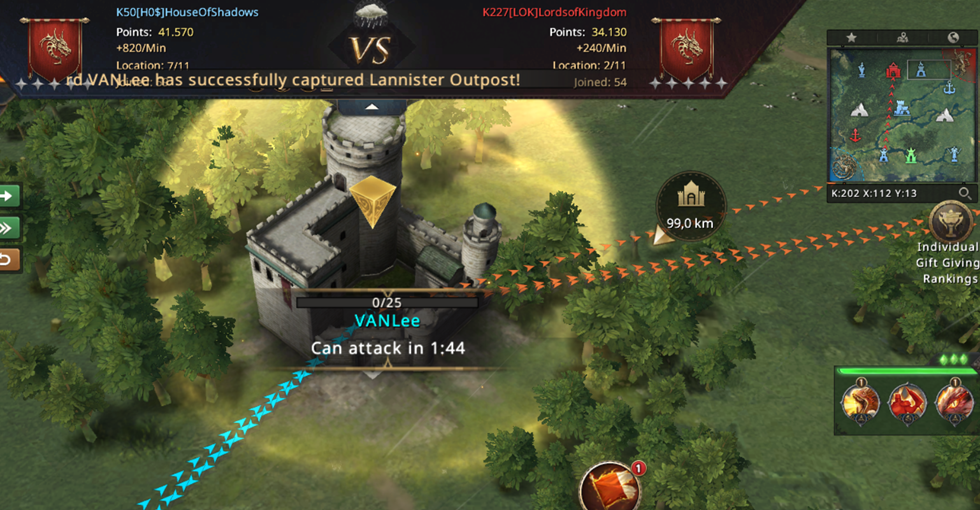This screenshot has width=980, height=510.
Task: Click the HouseOfShadows dragon banner
Action: [x=54, y=48]
